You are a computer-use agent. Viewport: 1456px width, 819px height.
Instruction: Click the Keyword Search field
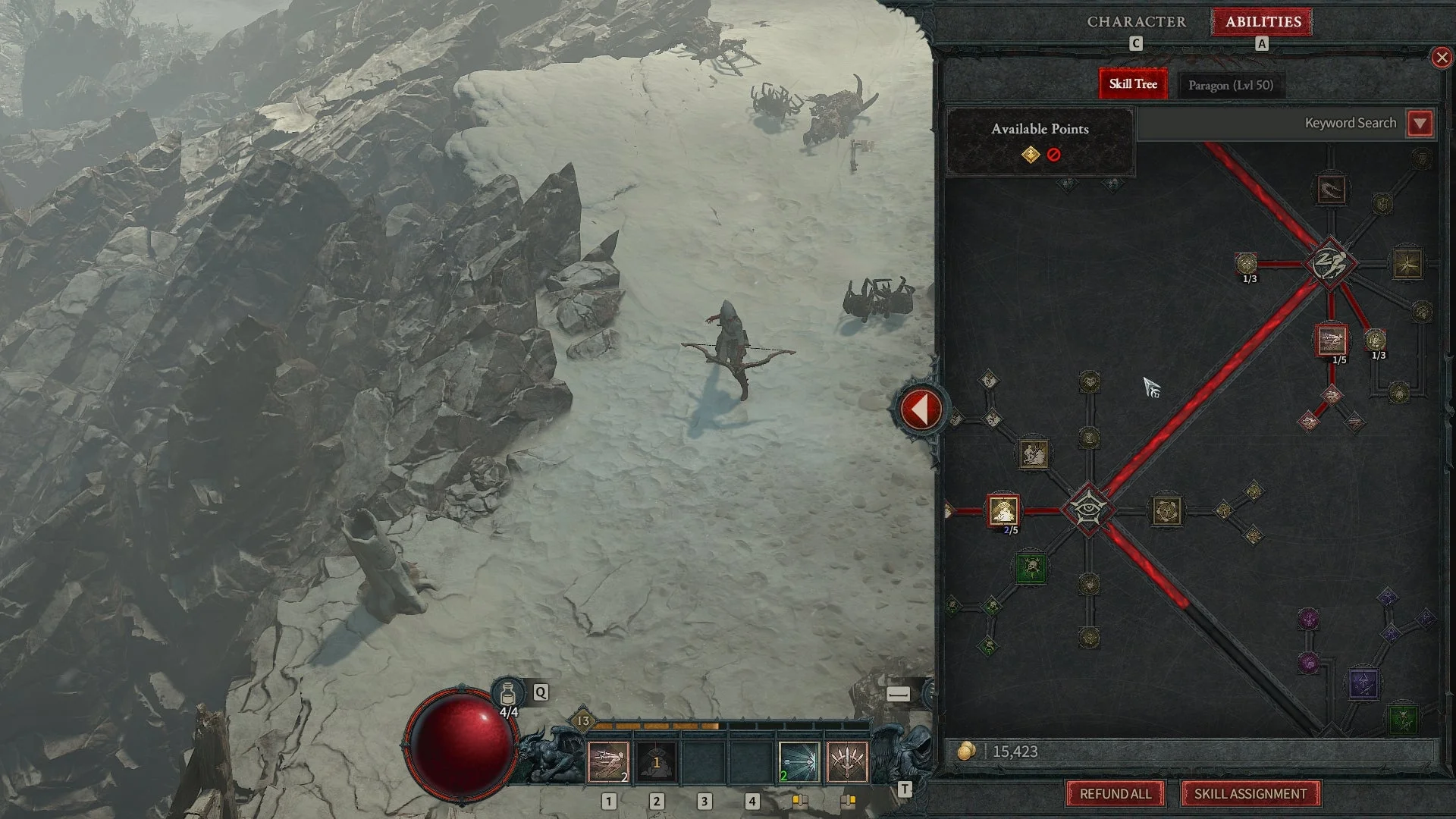pos(1271,124)
